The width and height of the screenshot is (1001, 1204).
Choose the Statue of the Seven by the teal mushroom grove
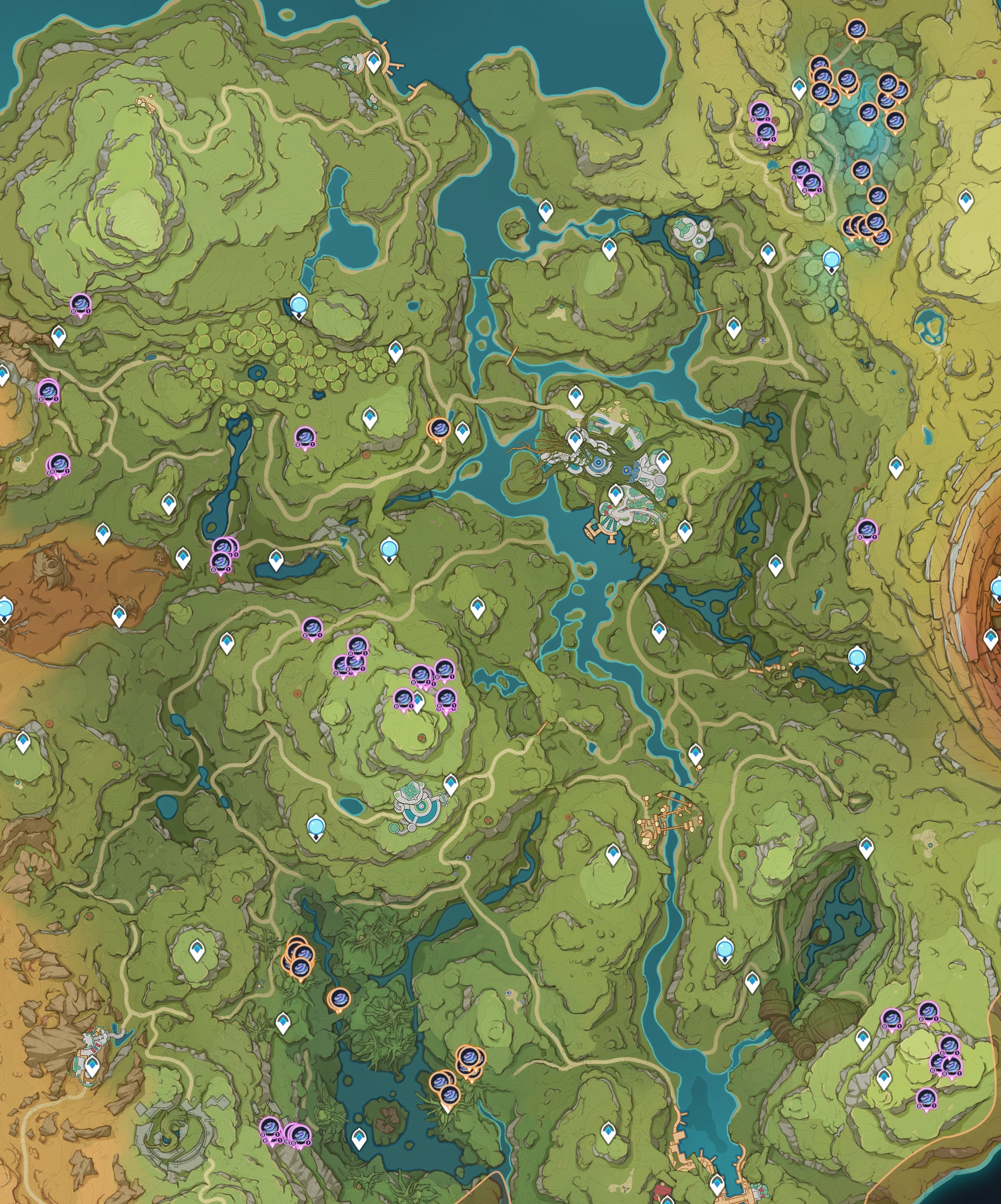coord(831,259)
